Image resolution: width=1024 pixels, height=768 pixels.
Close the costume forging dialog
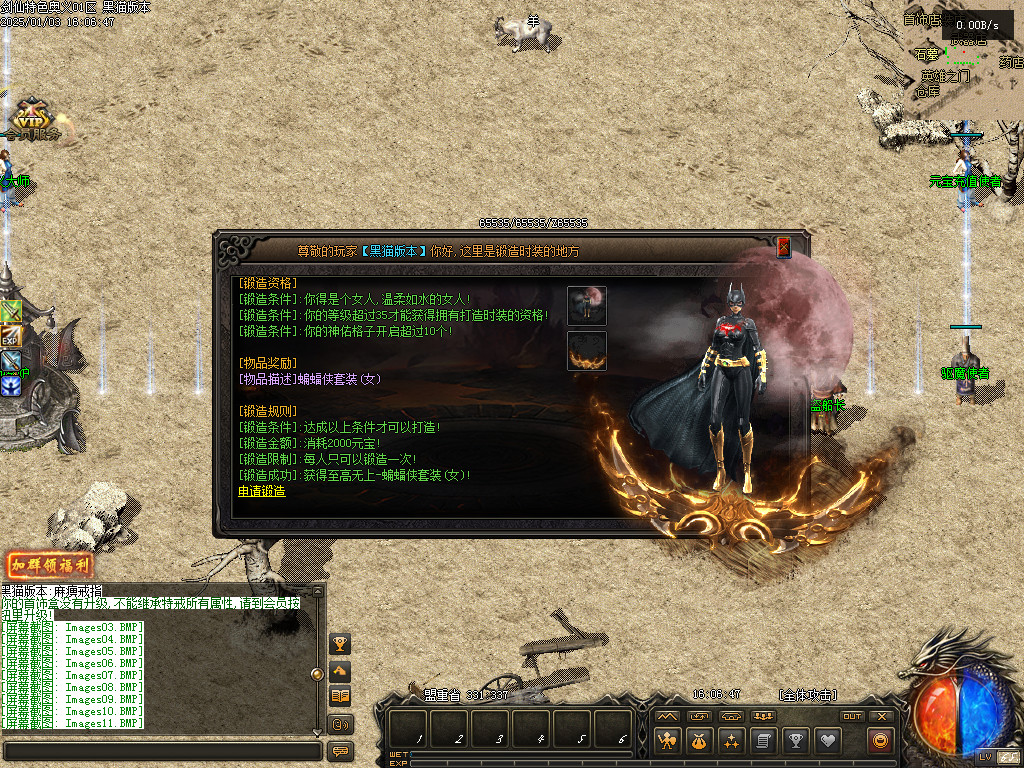[x=784, y=247]
